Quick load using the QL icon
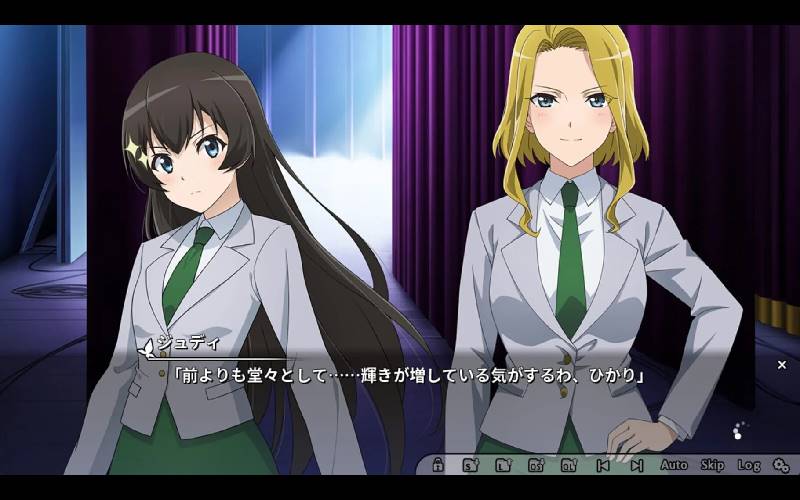This screenshot has width=800, height=500. tap(569, 465)
